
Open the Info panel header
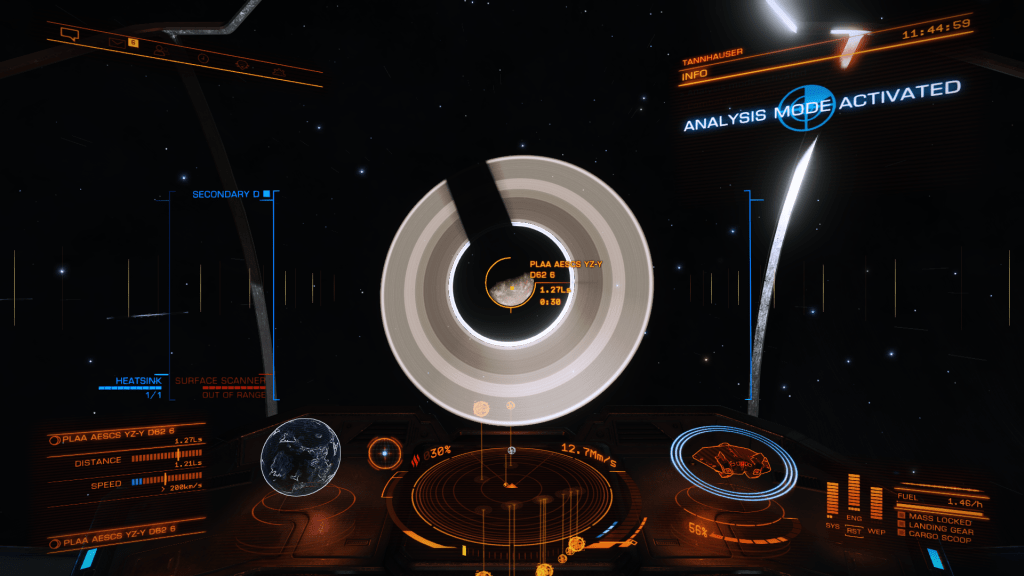point(694,74)
